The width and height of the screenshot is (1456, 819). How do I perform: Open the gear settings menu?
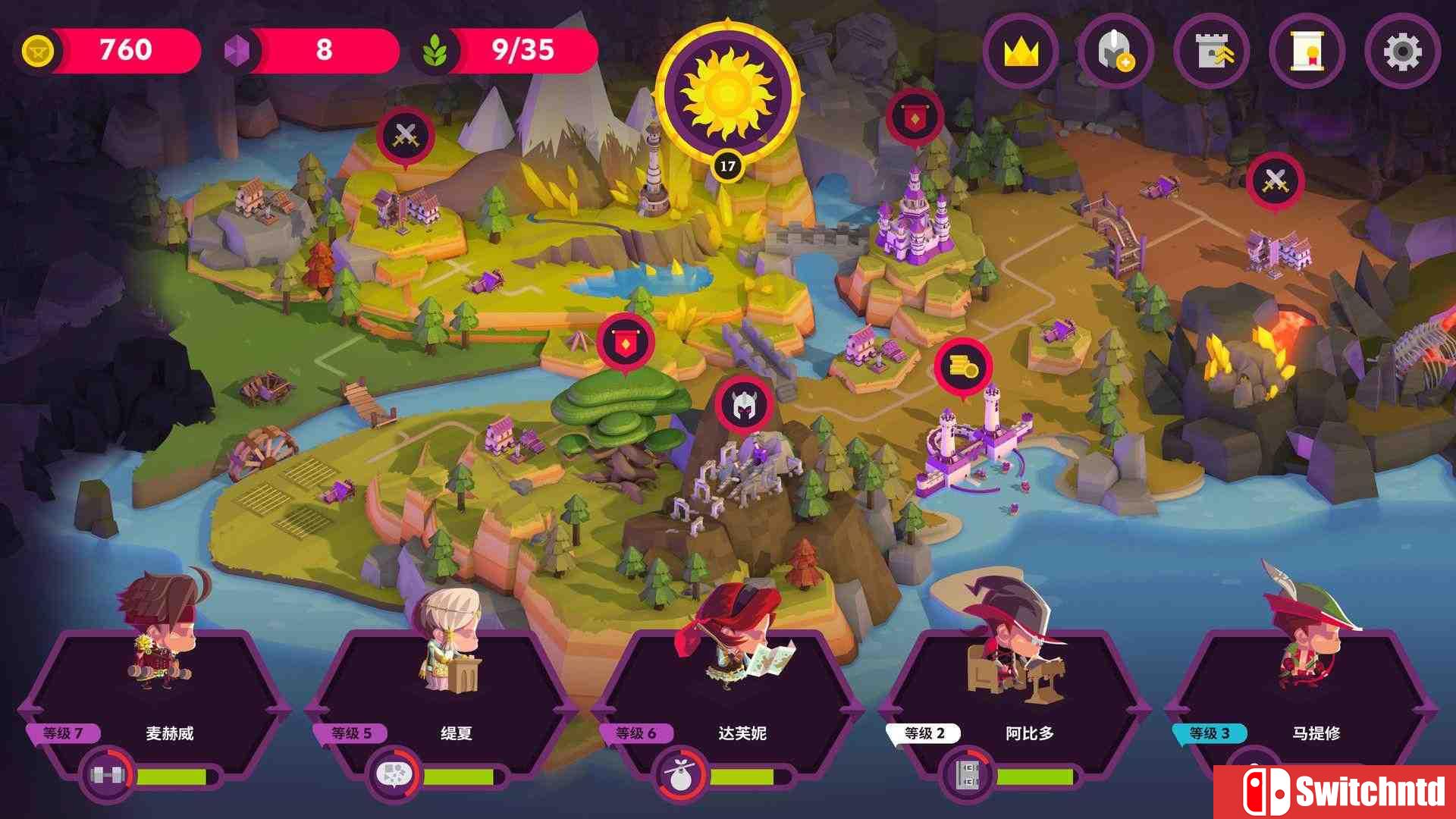click(1402, 52)
